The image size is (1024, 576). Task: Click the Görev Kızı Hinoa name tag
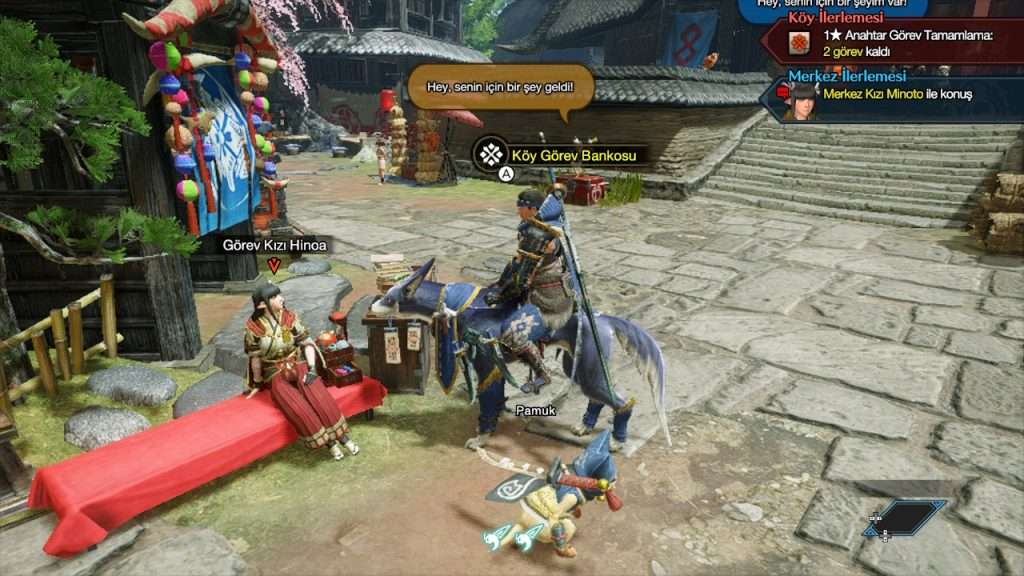point(274,244)
